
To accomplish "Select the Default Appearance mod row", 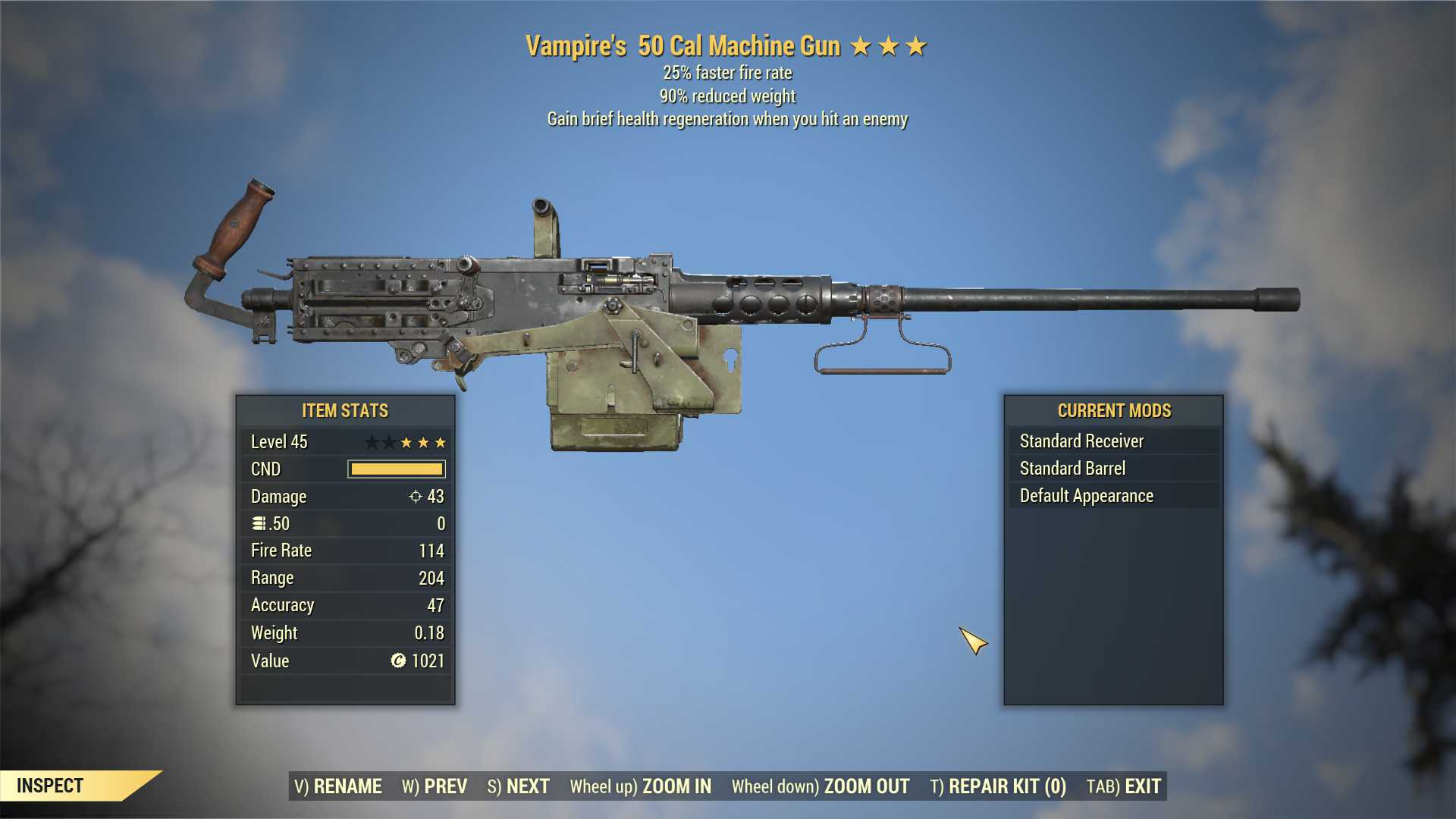I will tap(1113, 496).
